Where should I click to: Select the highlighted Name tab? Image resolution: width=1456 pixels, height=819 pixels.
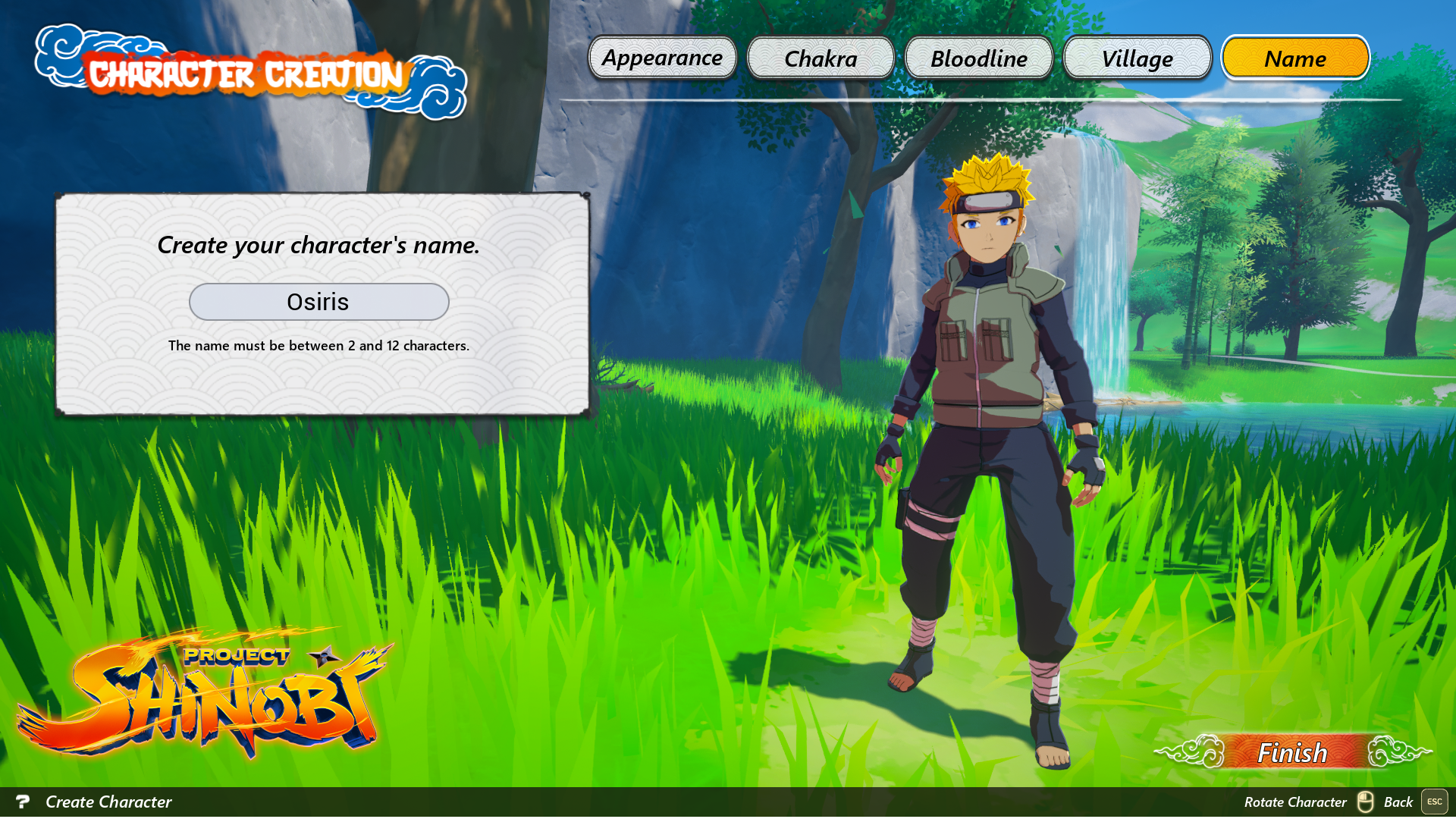pyautogui.click(x=1295, y=58)
